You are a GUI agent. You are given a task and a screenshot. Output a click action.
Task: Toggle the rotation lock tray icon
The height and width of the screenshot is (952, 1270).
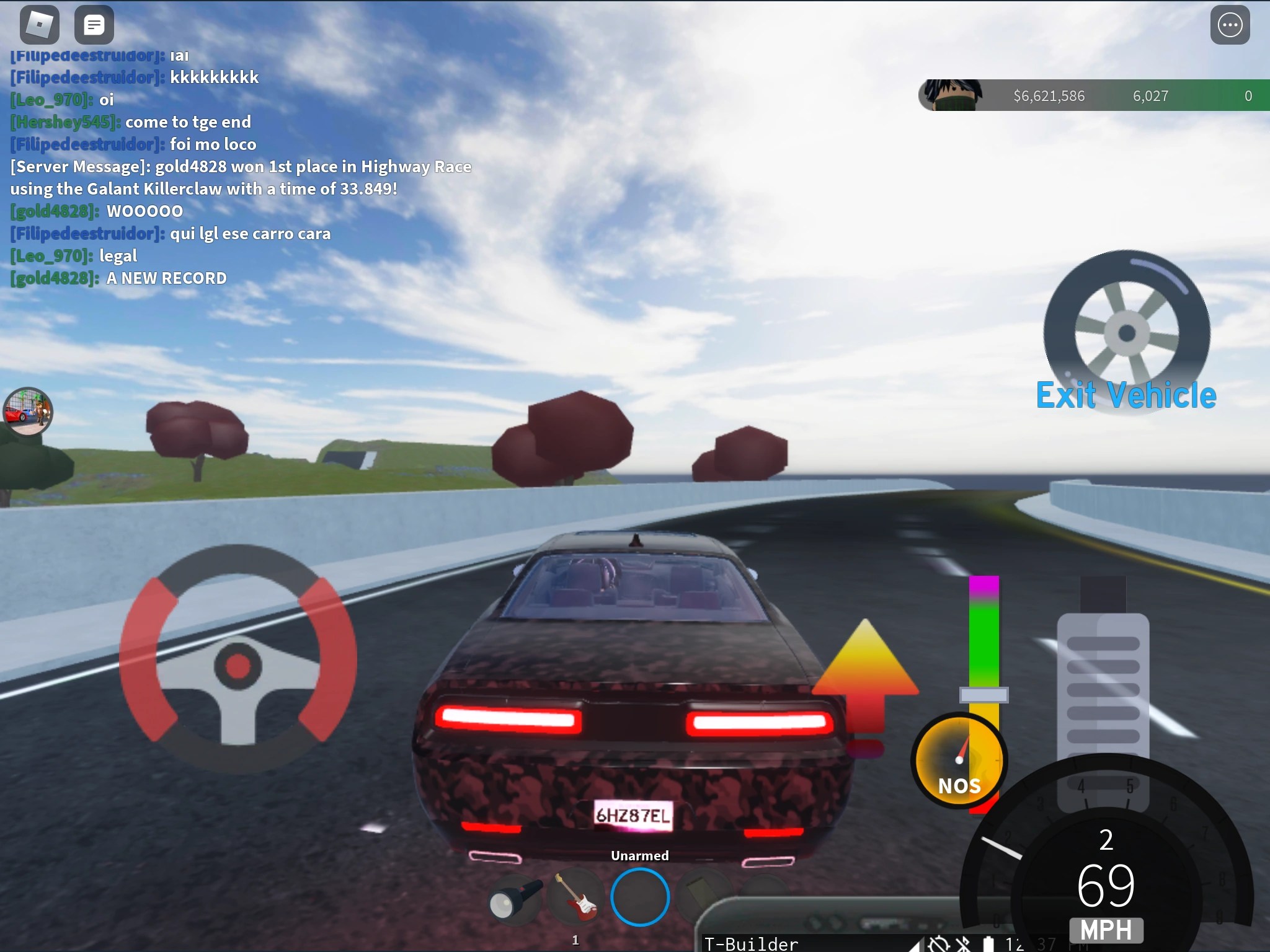938,944
